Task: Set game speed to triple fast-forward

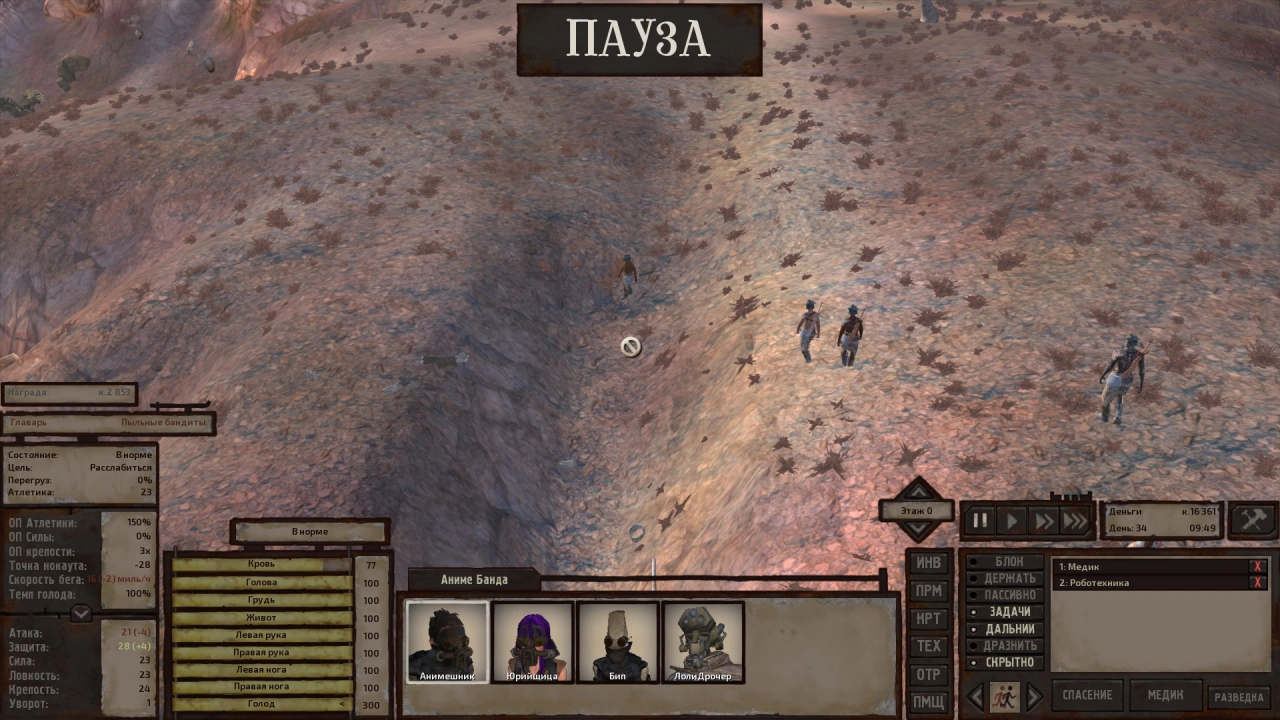Action: click(x=1076, y=520)
